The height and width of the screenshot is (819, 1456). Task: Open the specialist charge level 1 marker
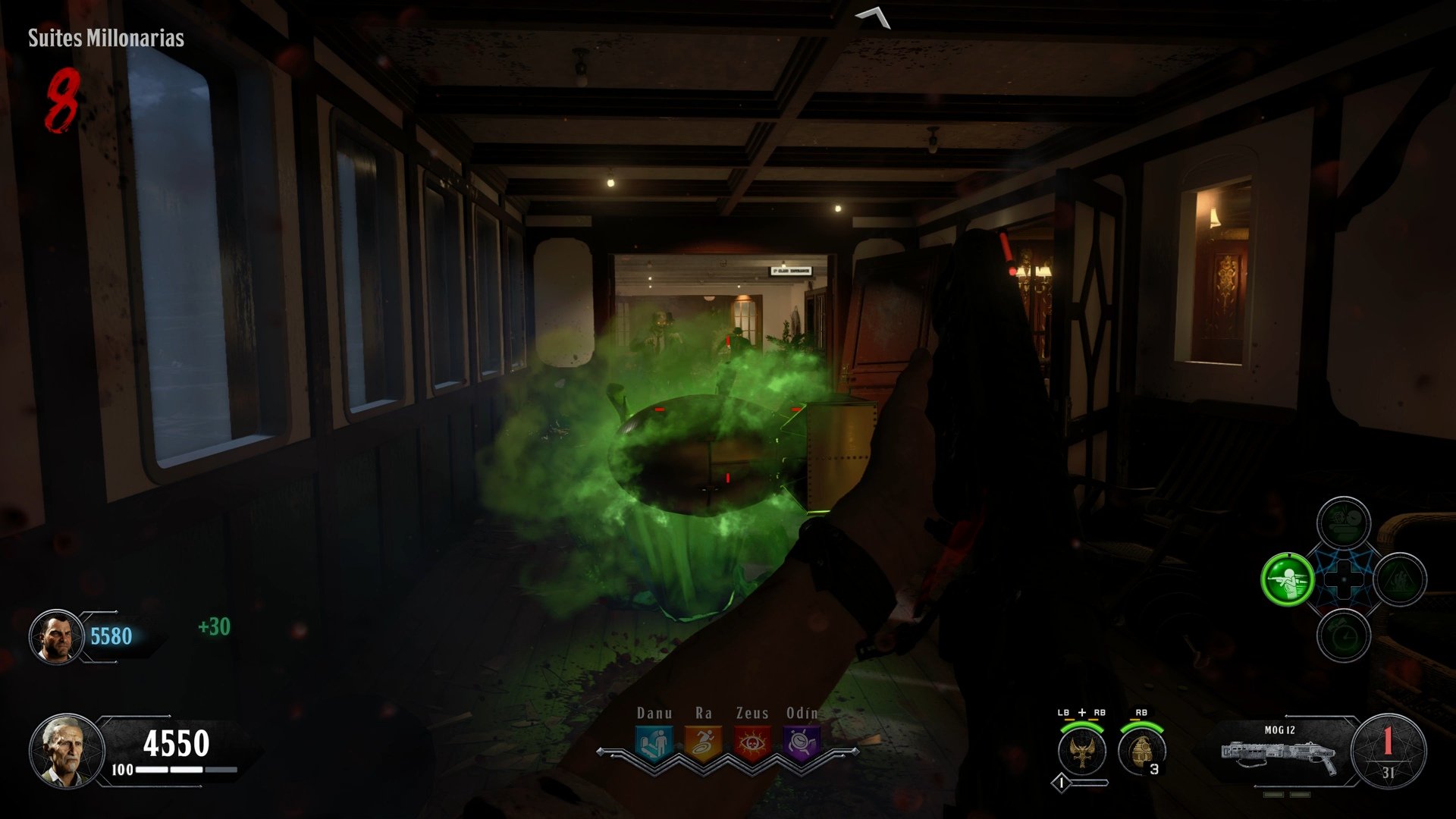(1061, 783)
